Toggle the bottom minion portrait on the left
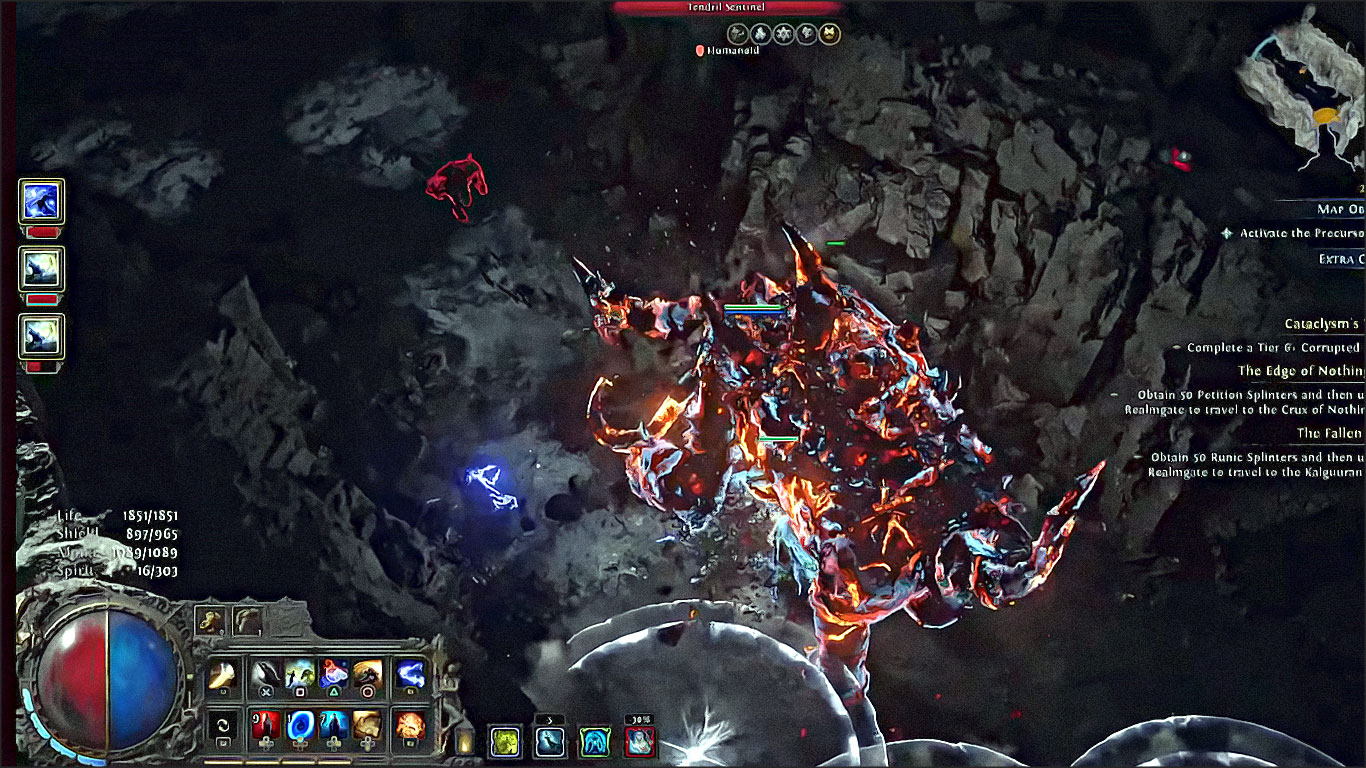1366x768 pixels. tap(39, 339)
